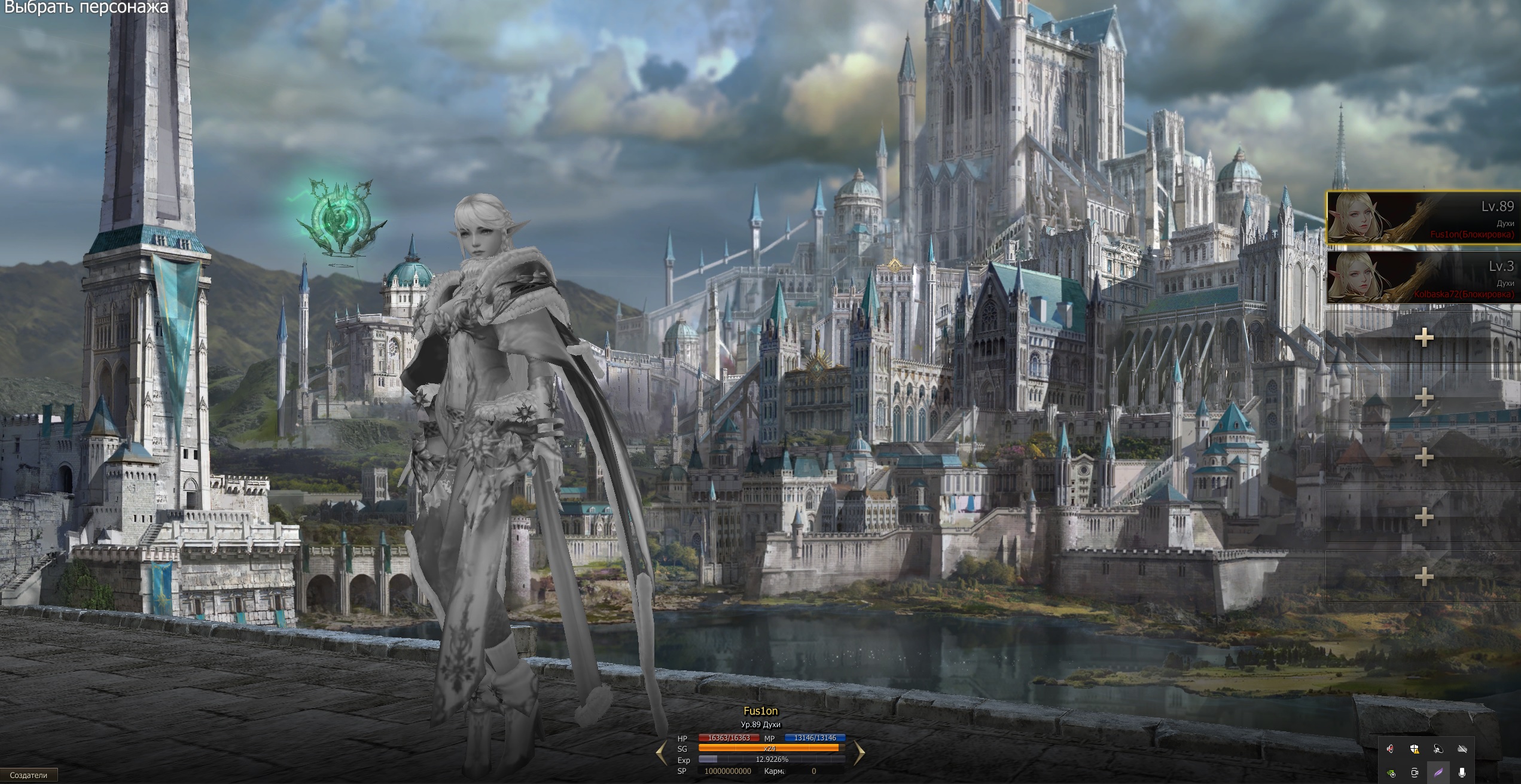1521x784 pixels.
Task: Switch to the next character with right arrow
Action: point(859,753)
